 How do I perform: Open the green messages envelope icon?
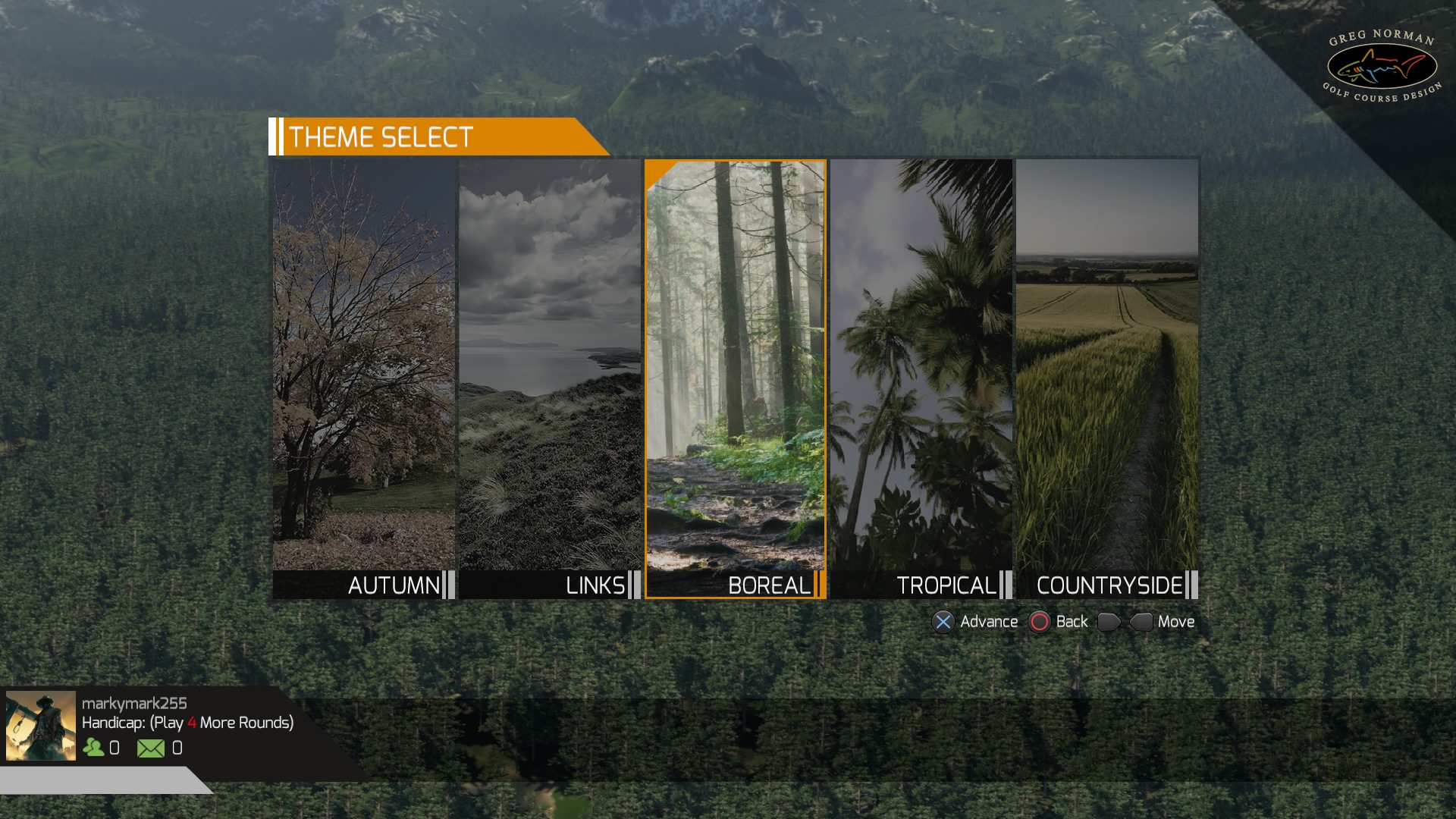pyautogui.click(x=151, y=748)
